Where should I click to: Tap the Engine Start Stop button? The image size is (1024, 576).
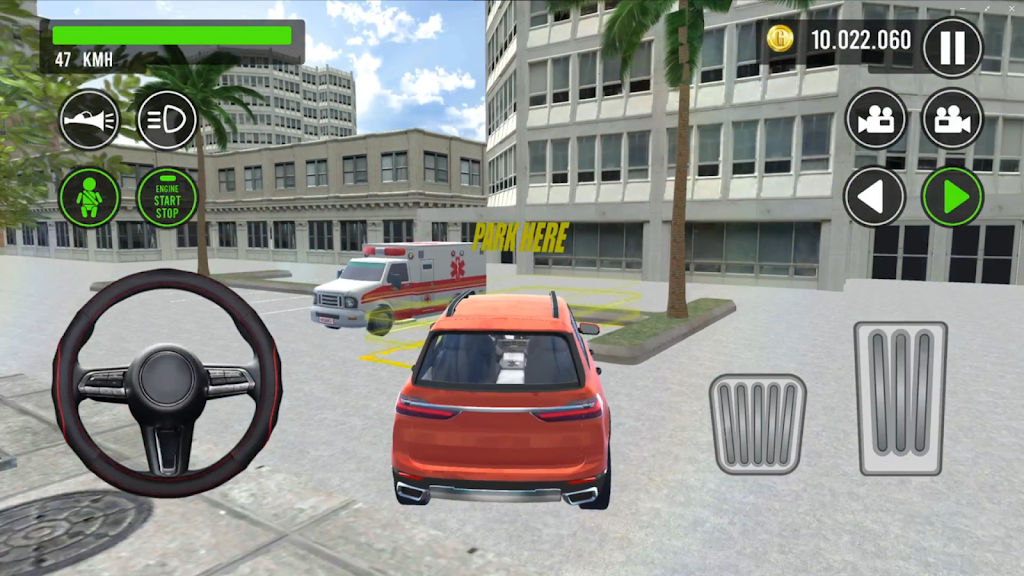point(167,197)
